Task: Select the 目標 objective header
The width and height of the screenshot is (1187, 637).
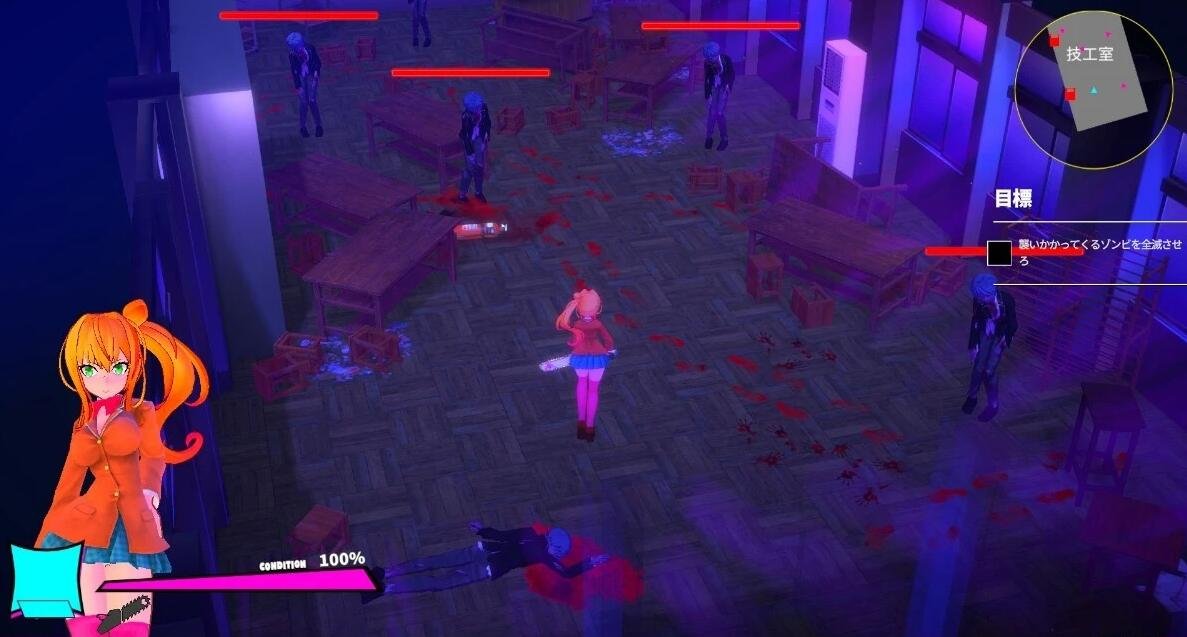Action: point(1012,199)
